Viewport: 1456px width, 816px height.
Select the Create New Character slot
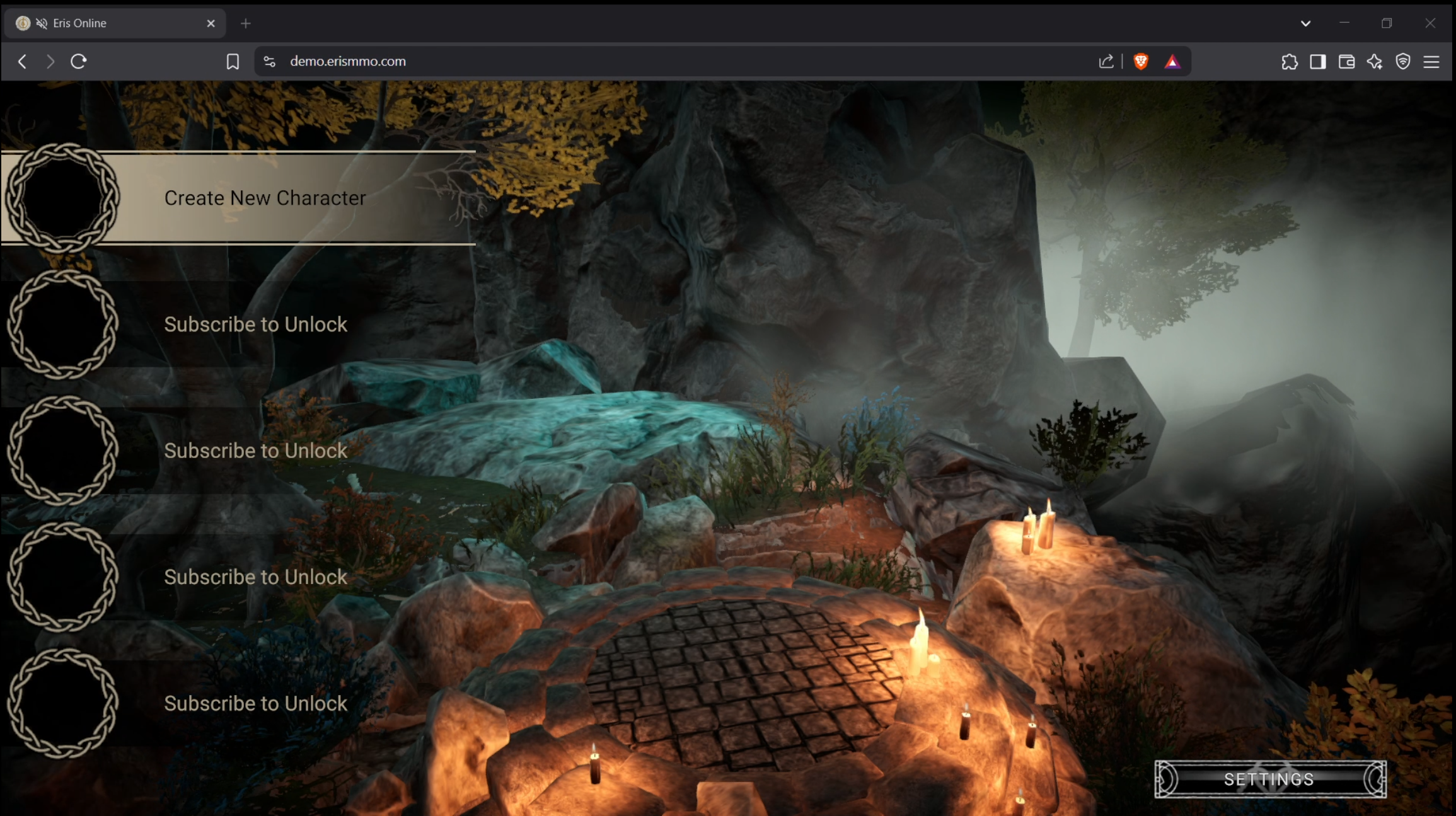point(265,198)
